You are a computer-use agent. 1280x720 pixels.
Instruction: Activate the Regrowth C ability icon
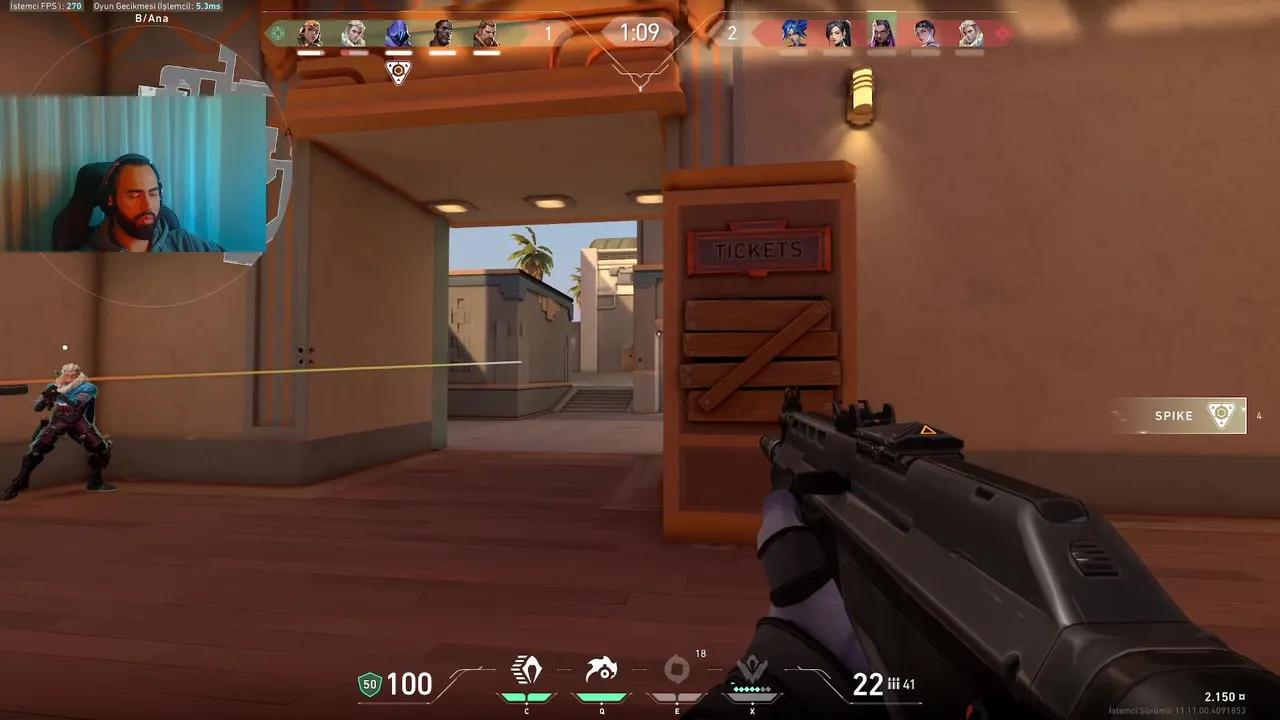[x=527, y=671]
